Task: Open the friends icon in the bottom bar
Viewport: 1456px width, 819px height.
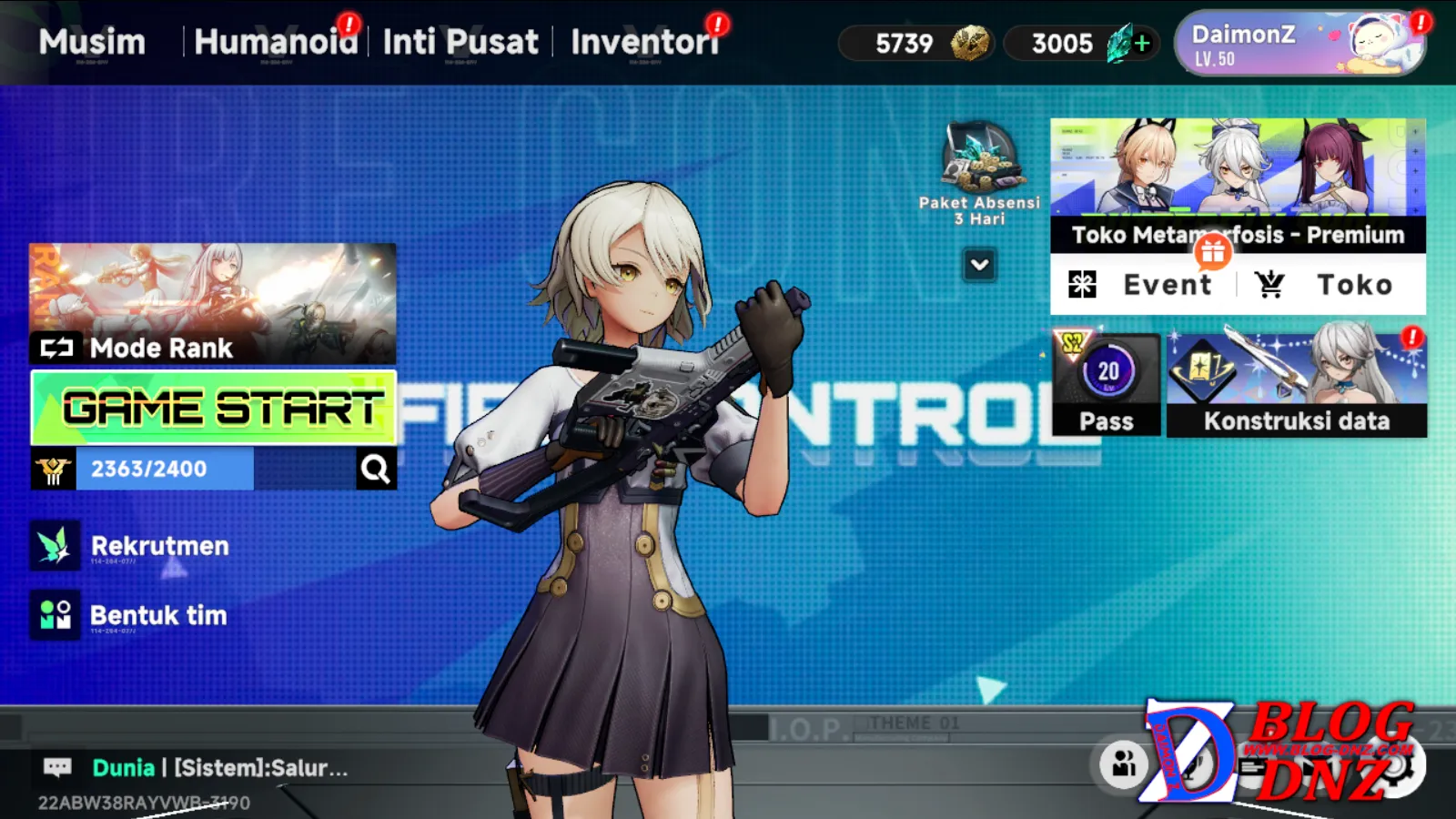Action: (1124, 764)
